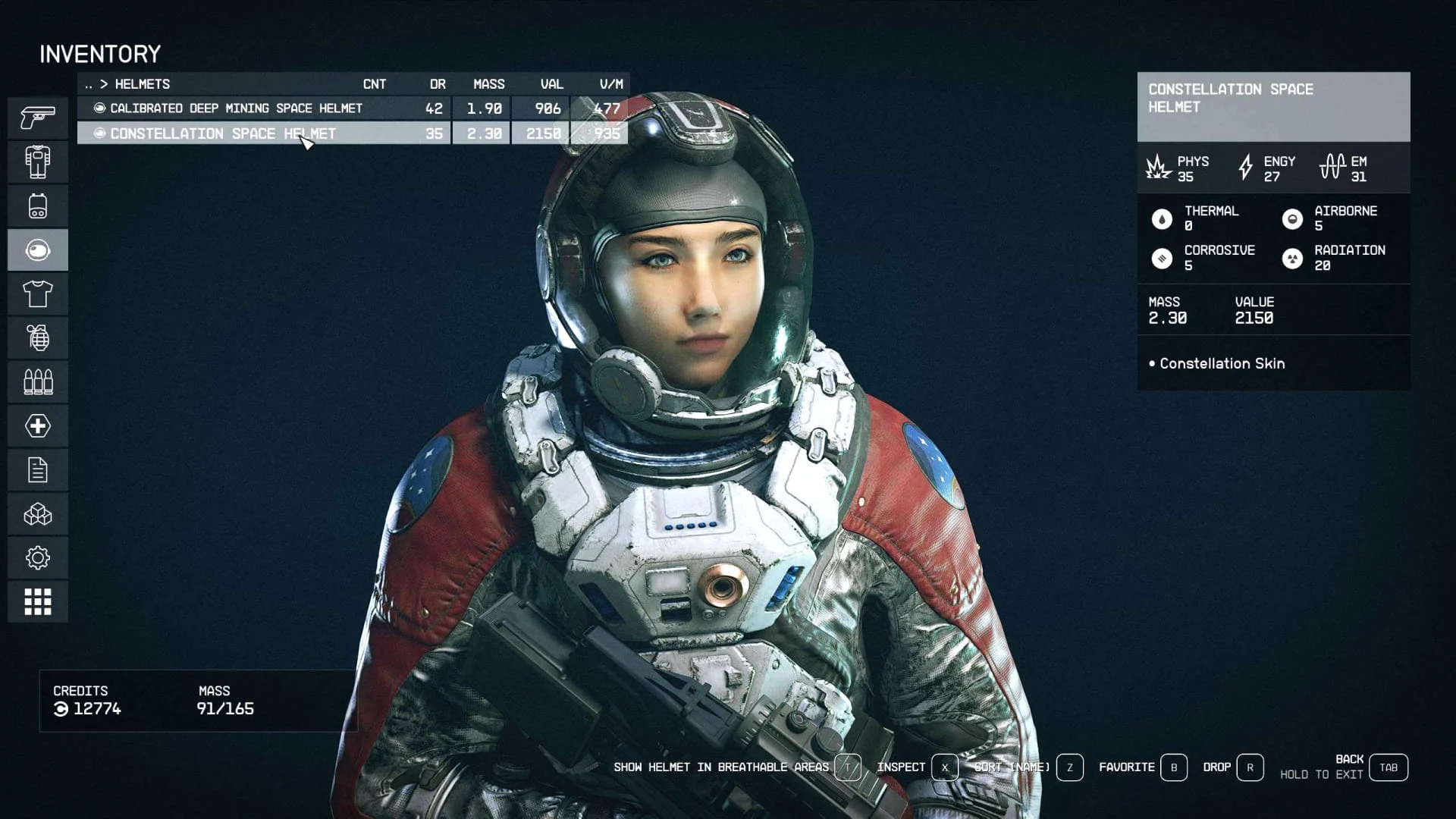Show the Throwables grenade category
The height and width of the screenshot is (819, 1456).
click(x=38, y=337)
